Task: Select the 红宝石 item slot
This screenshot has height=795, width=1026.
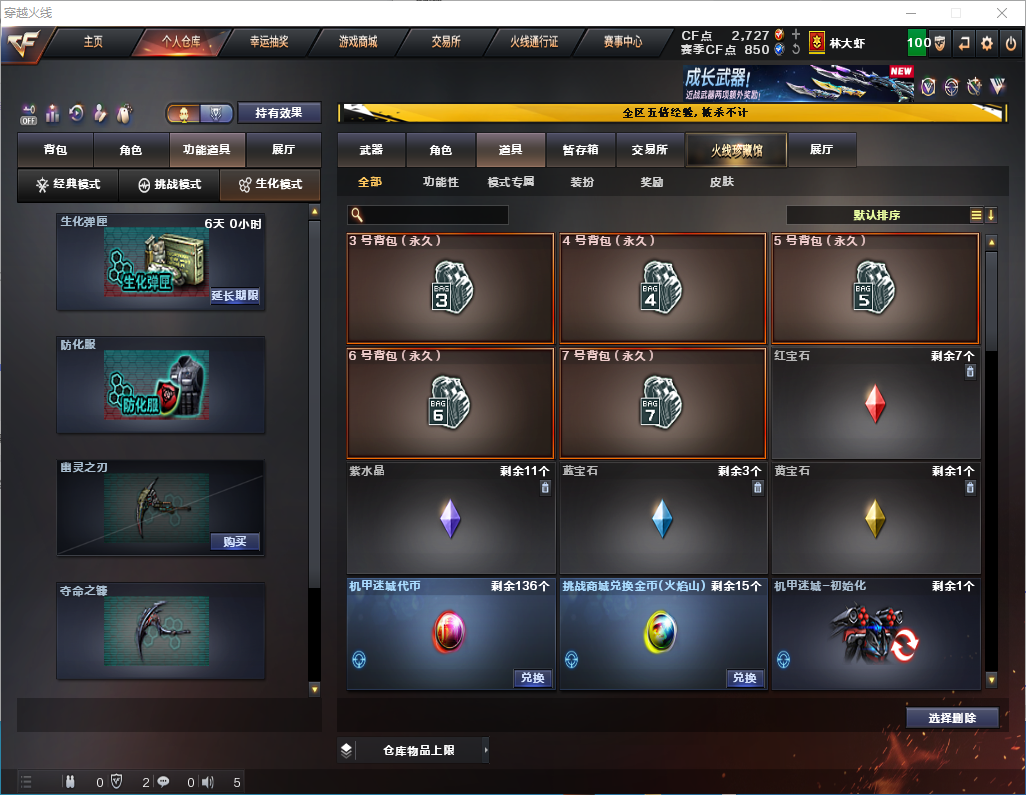Action: coord(875,403)
